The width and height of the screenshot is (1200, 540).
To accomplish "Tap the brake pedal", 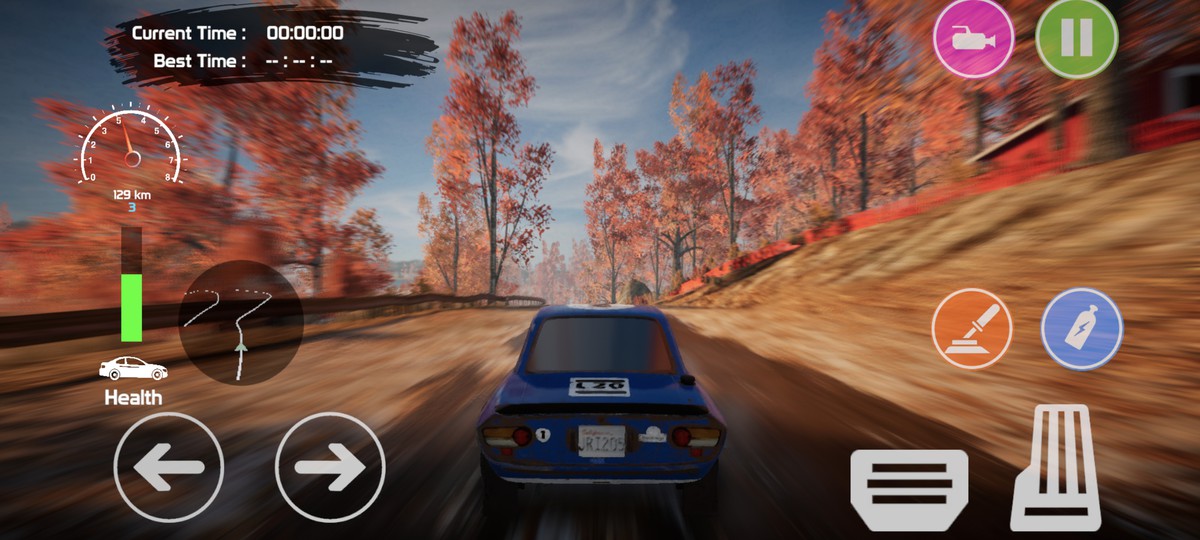I will coord(909,489).
